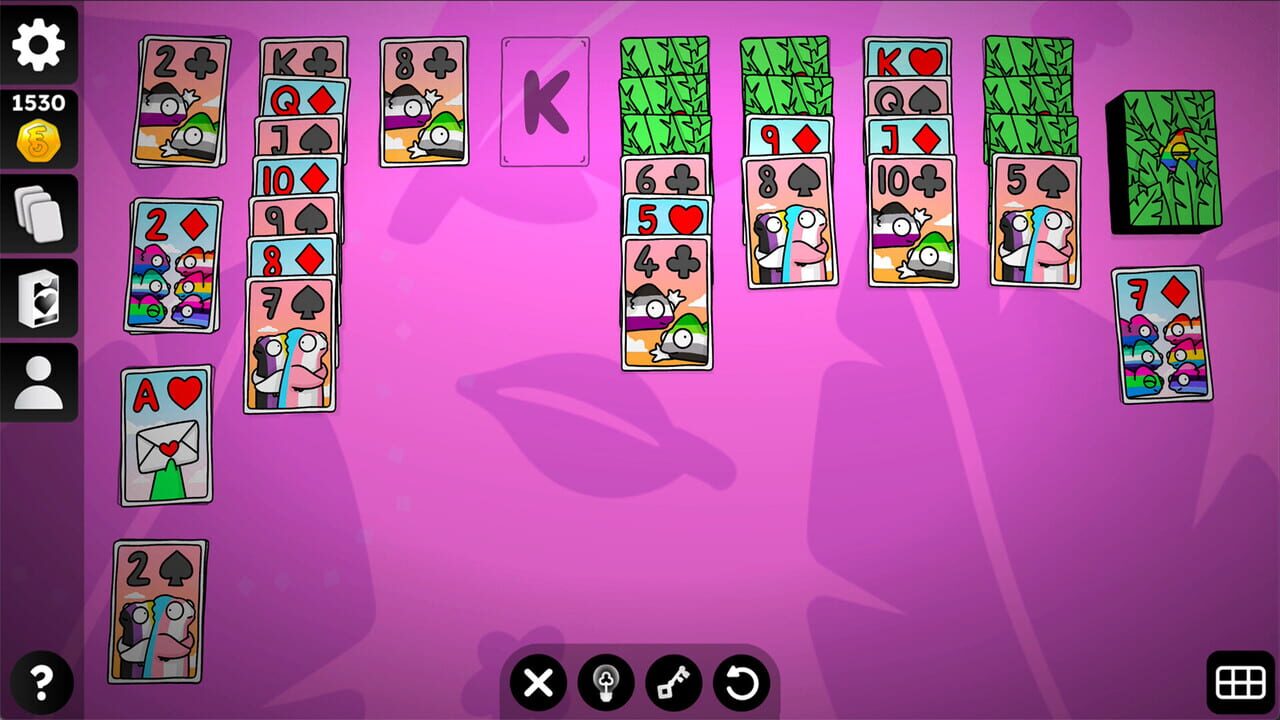Screen dimensions: 1280x720
Task: Open the card pack shop icon
Action: [37, 297]
